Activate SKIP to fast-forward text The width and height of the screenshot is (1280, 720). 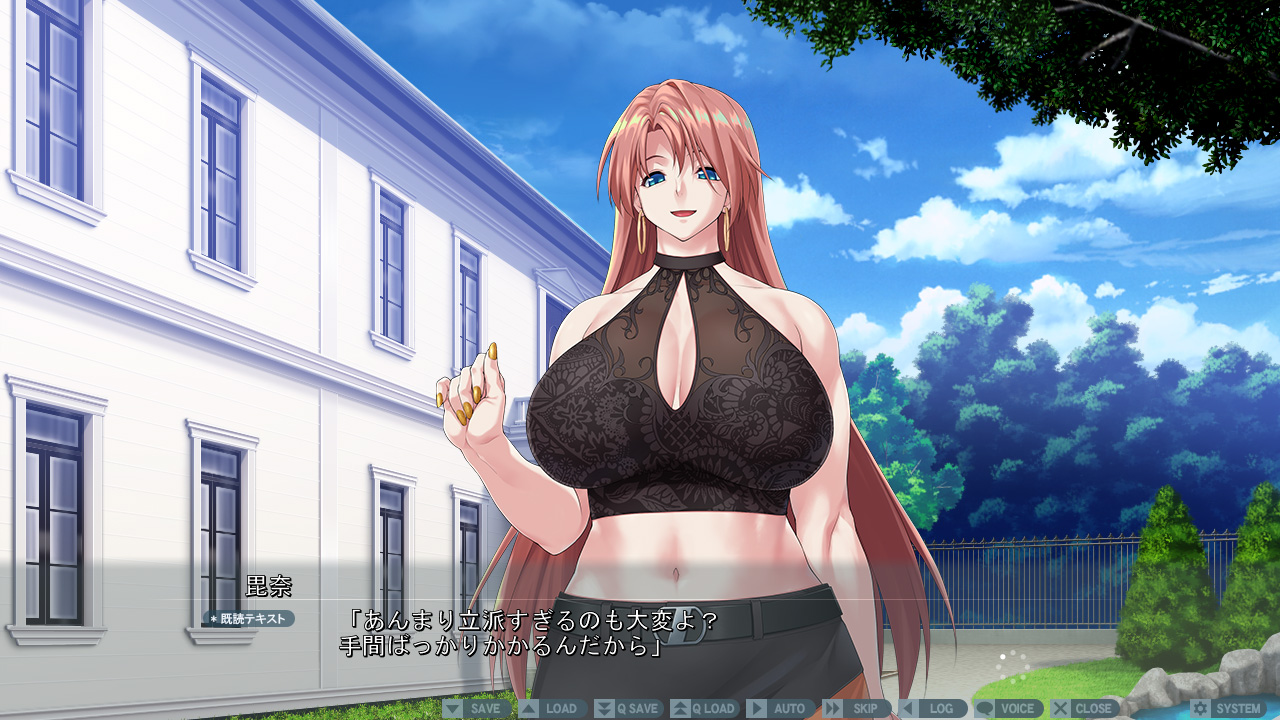tap(856, 708)
